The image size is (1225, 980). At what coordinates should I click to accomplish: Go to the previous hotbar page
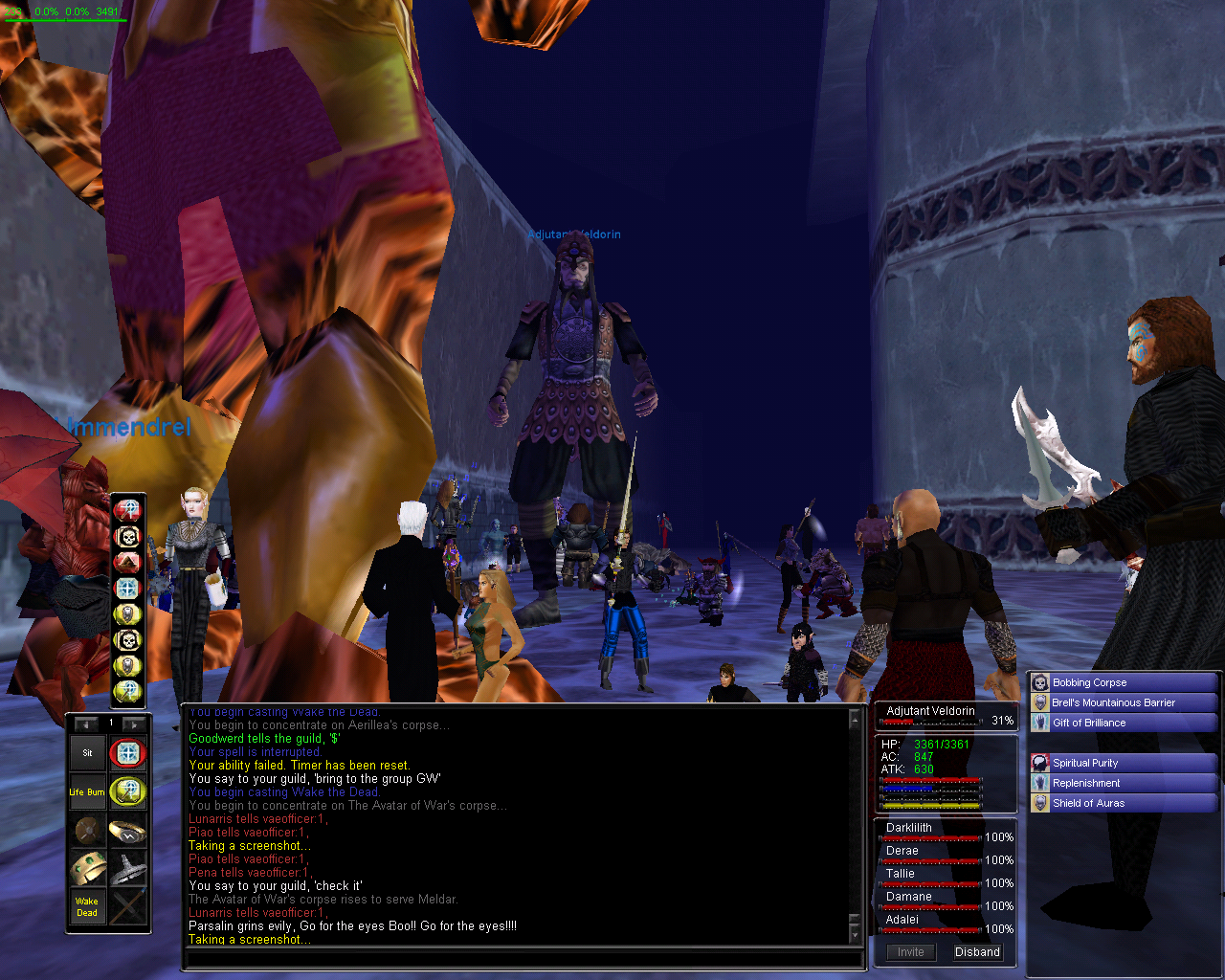tap(86, 724)
